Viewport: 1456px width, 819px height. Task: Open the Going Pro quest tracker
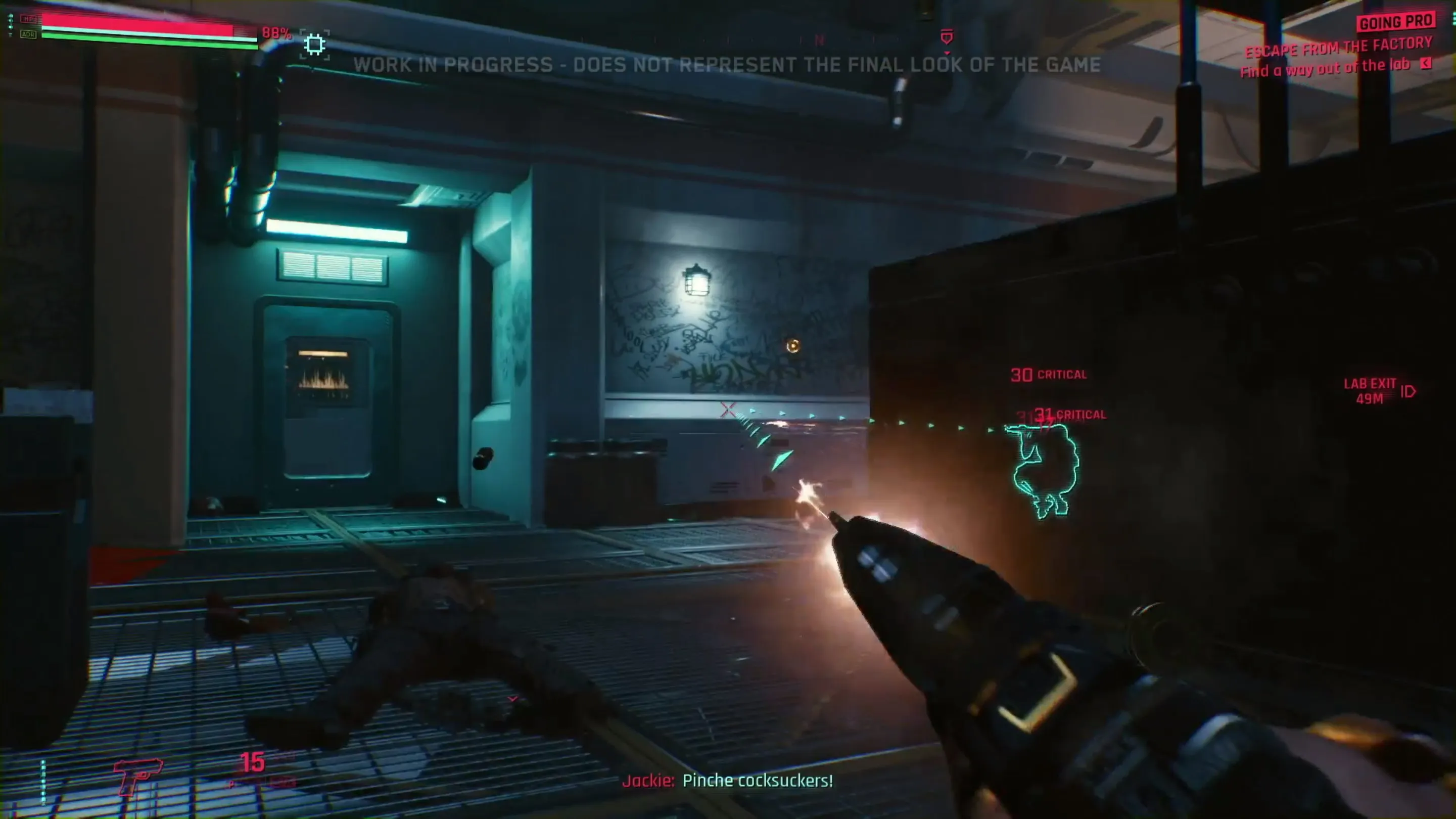1395,22
